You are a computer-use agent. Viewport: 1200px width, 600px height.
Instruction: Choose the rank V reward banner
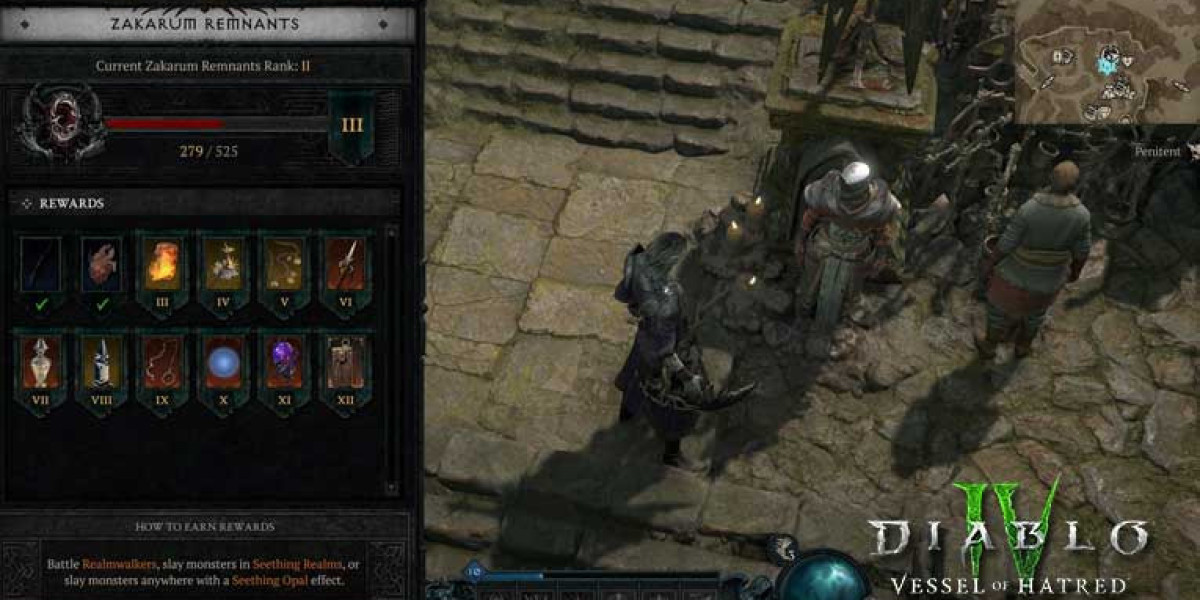[x=285, y=268]
